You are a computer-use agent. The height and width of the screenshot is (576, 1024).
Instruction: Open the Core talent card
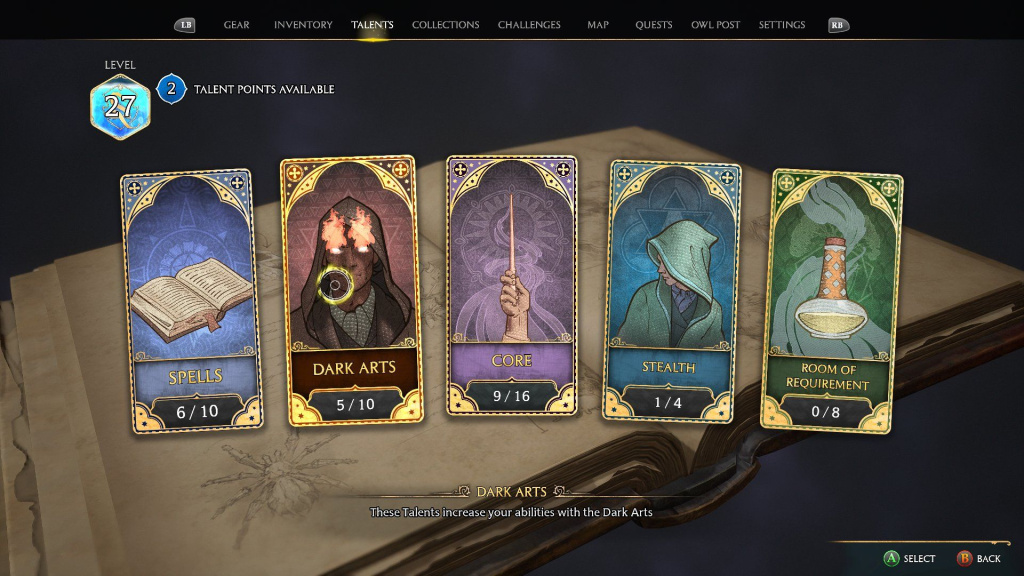pyautogui.click(x=512, y=285)
